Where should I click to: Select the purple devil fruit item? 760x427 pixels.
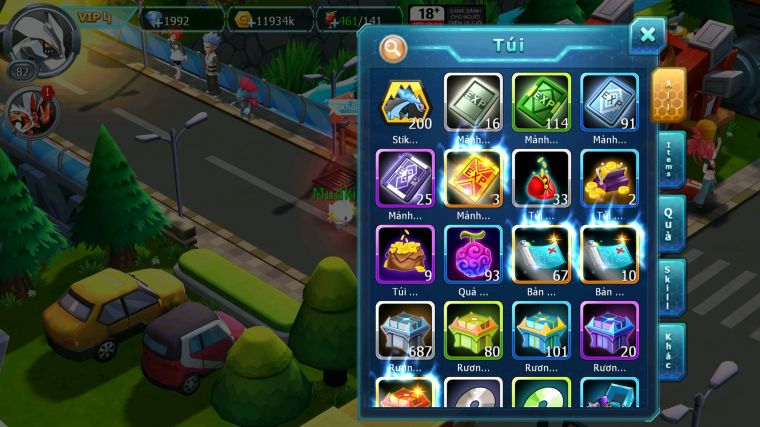coord(473,255)
